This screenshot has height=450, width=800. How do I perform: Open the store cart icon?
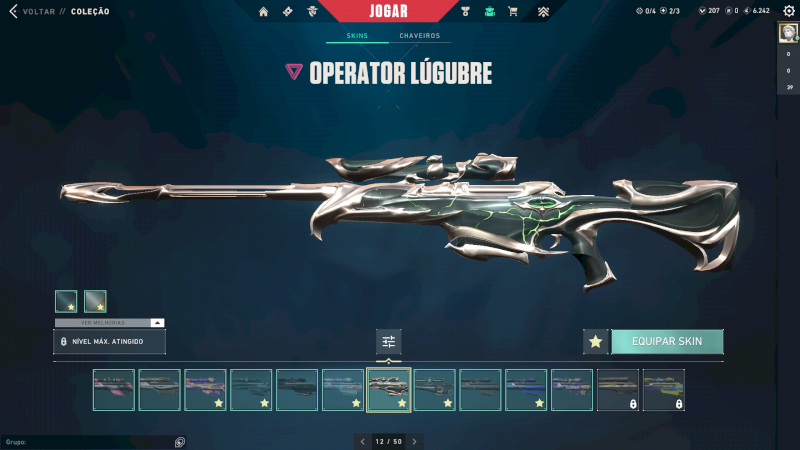pyautogui.click(x=513, y=12)
